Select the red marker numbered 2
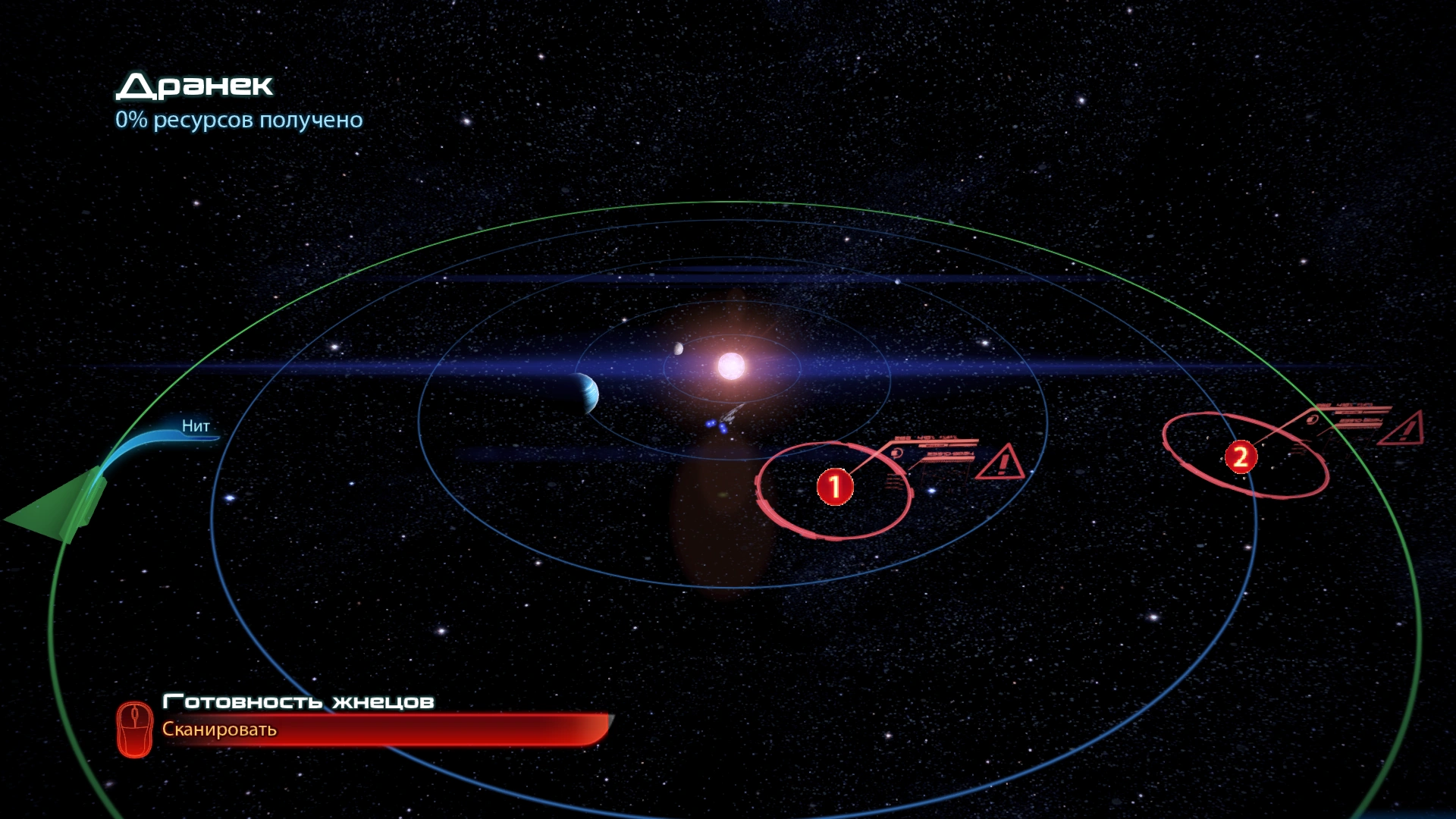 pyautogui.click(x=1241, y=457)
